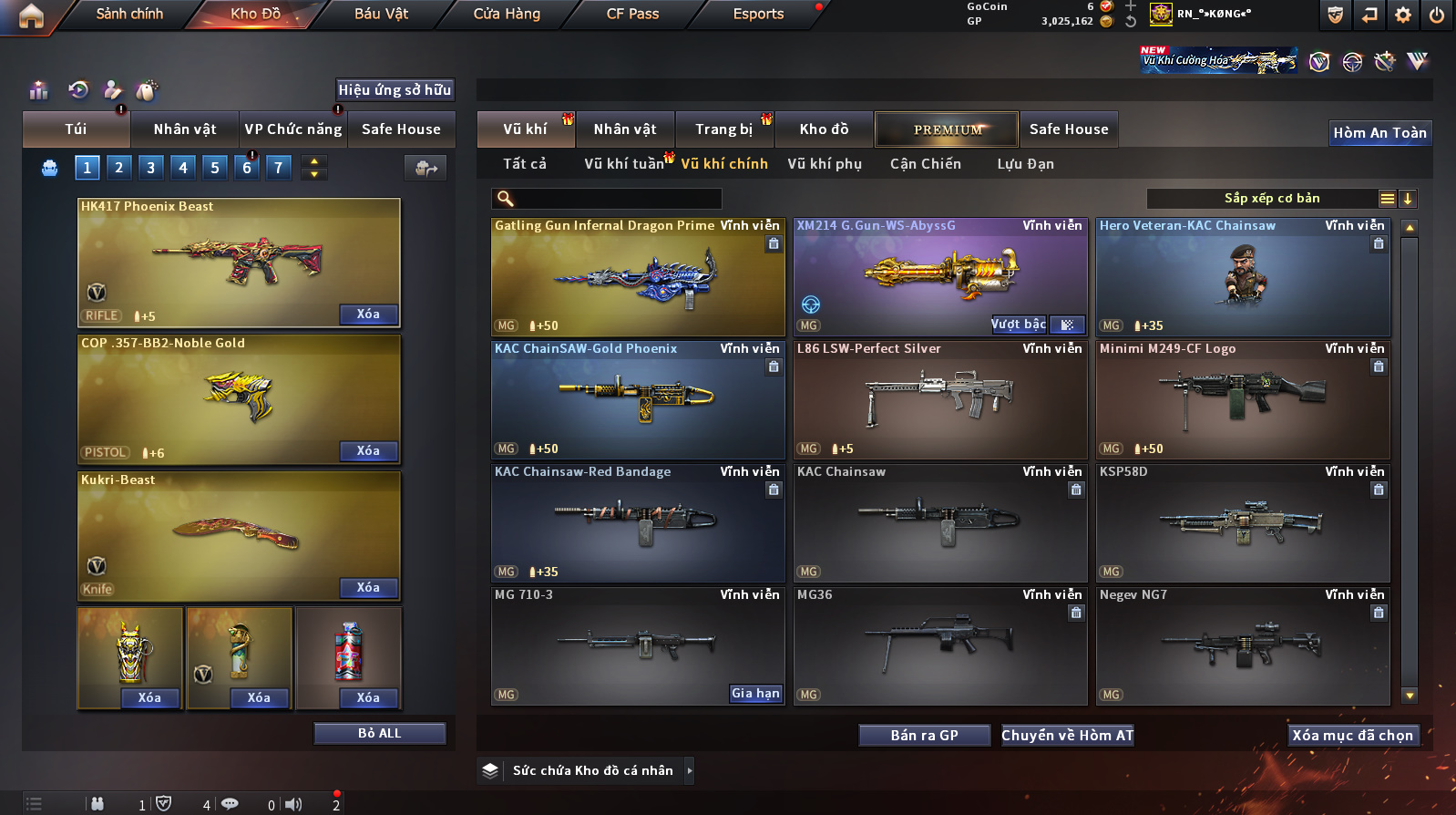1456x815 pixels.
Task: Filter by Cận Chiến melee weapons
Action: [926, 164]
